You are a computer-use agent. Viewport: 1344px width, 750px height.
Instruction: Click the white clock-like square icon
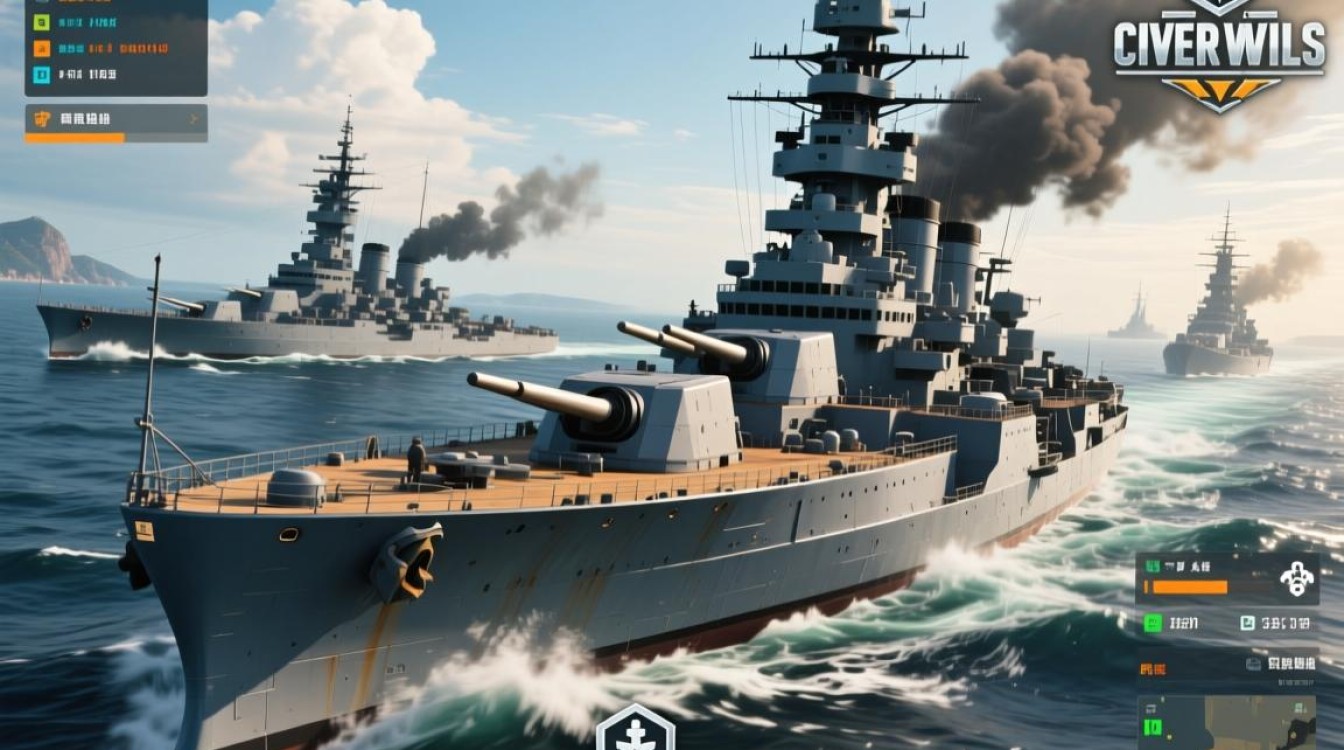point(1247,623)
